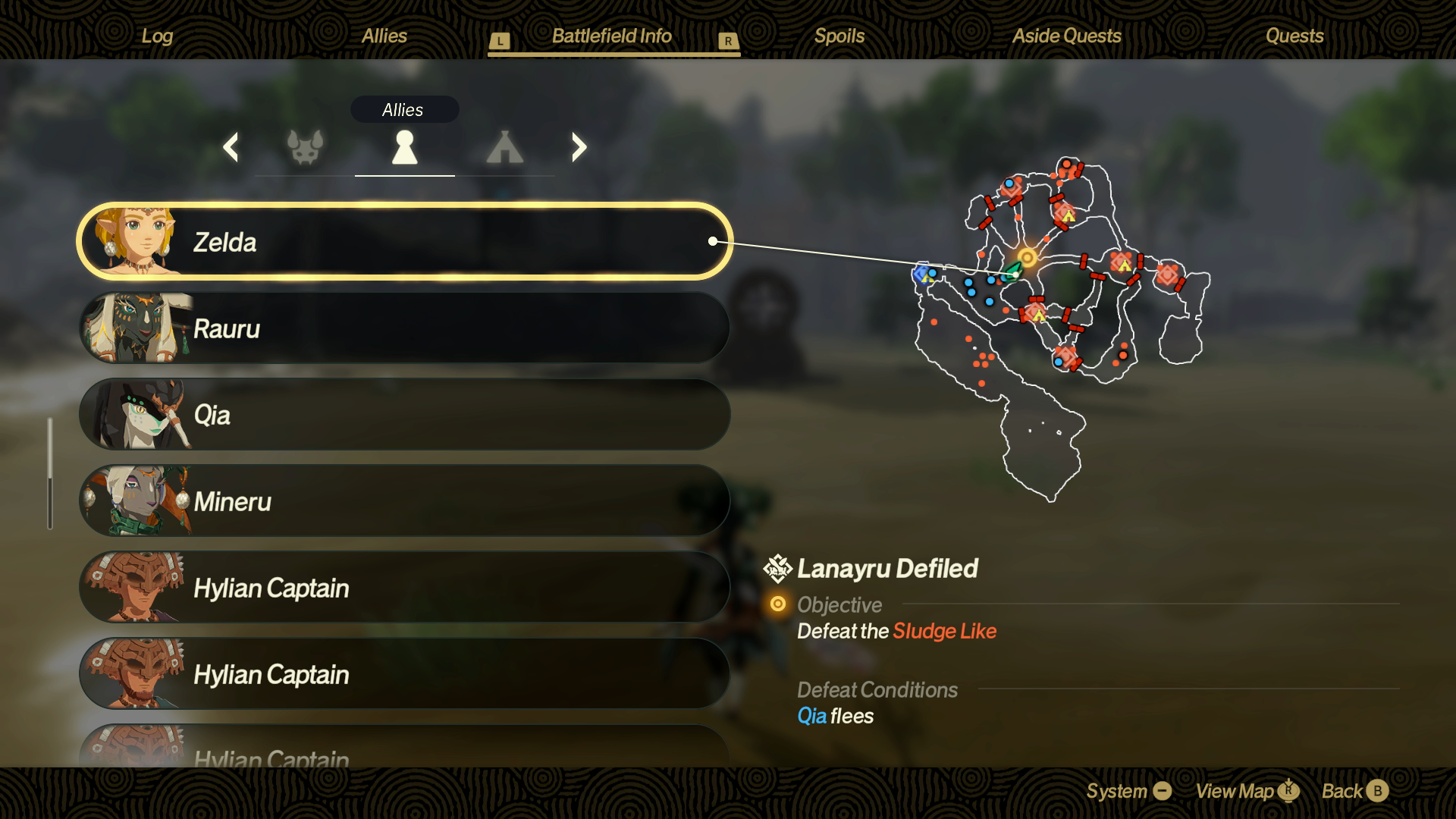This screenshot has height=819, width=1456.
Task: Switch to the Spoils tab
Action: click(x=839, y=36)
